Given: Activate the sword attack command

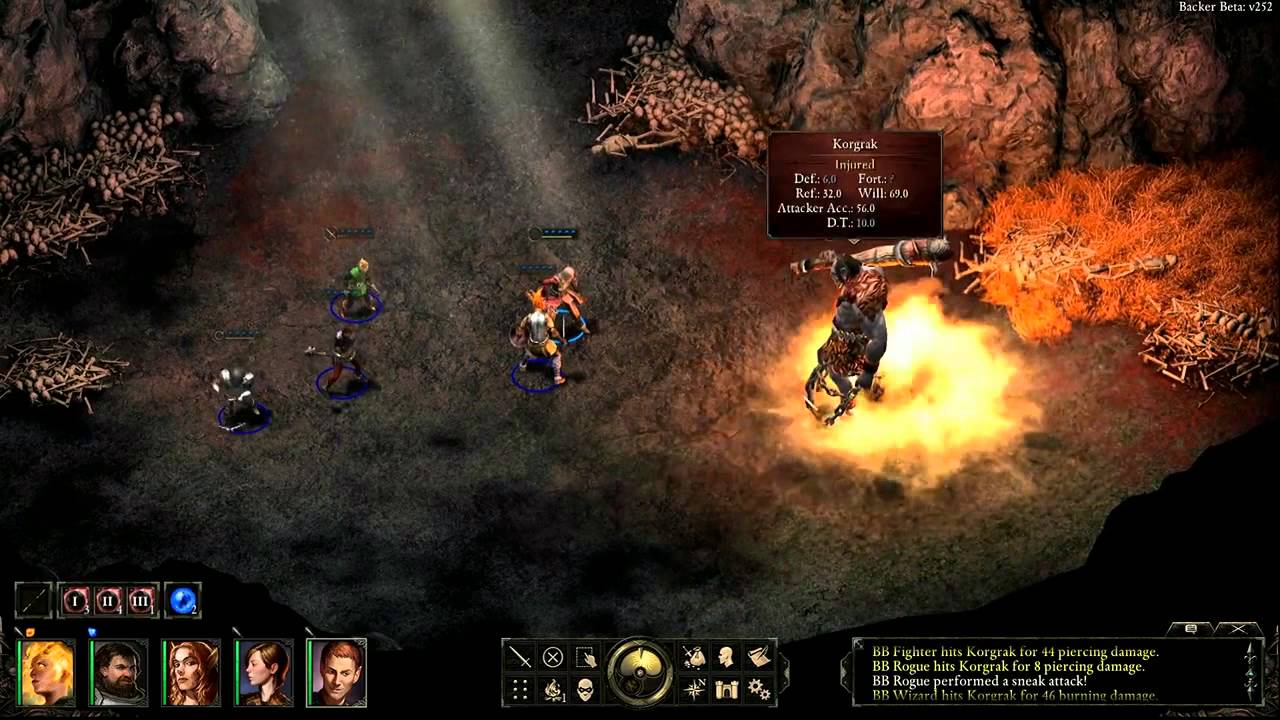Looking at the screenshot, I should tap(520, 657).
